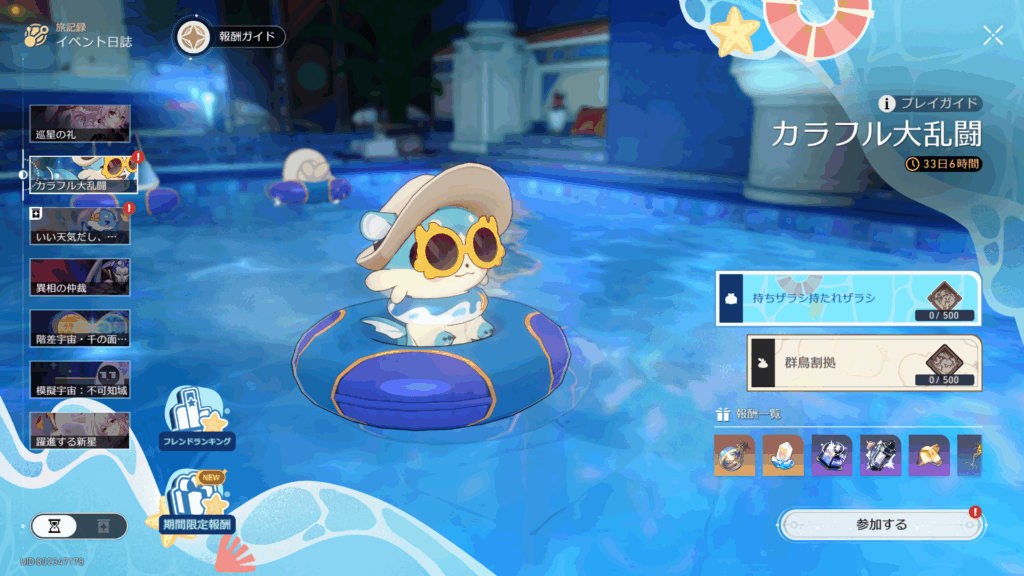Open the いい天気だし event entry
This screenshot has height=576, width=1024.
pos(80,226)
